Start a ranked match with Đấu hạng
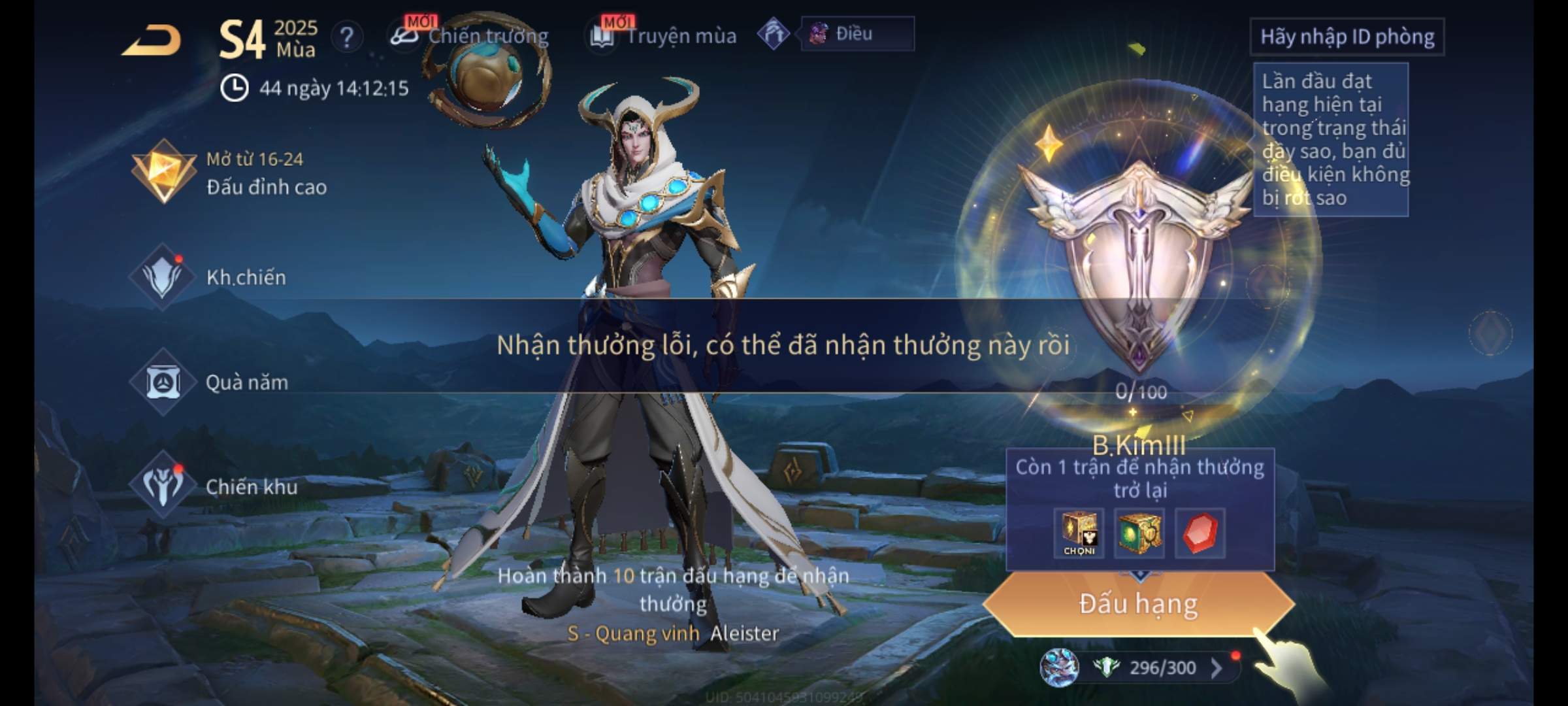 click(x=1138, y=603)
